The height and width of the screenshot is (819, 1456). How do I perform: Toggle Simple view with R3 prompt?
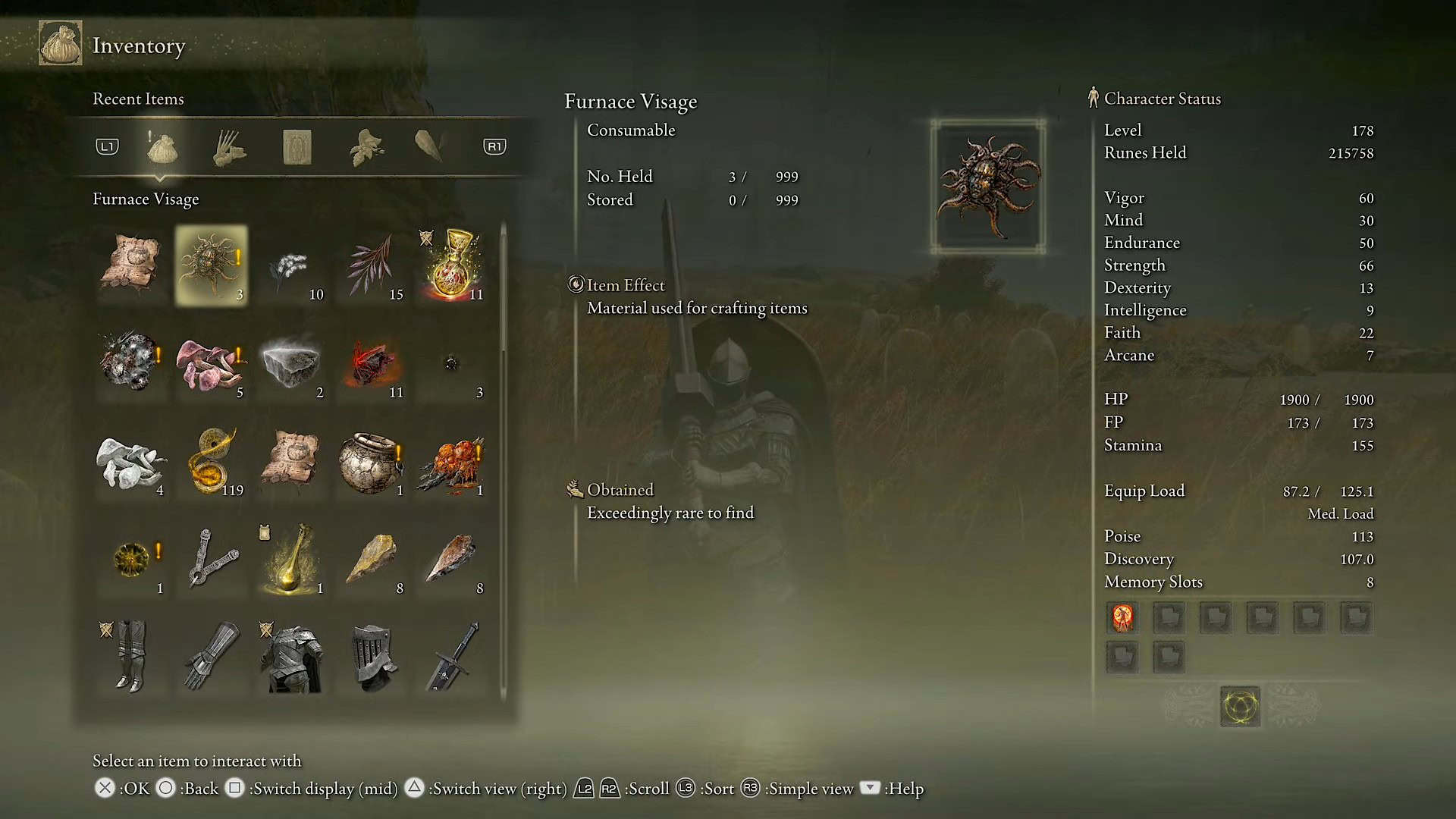751,788
